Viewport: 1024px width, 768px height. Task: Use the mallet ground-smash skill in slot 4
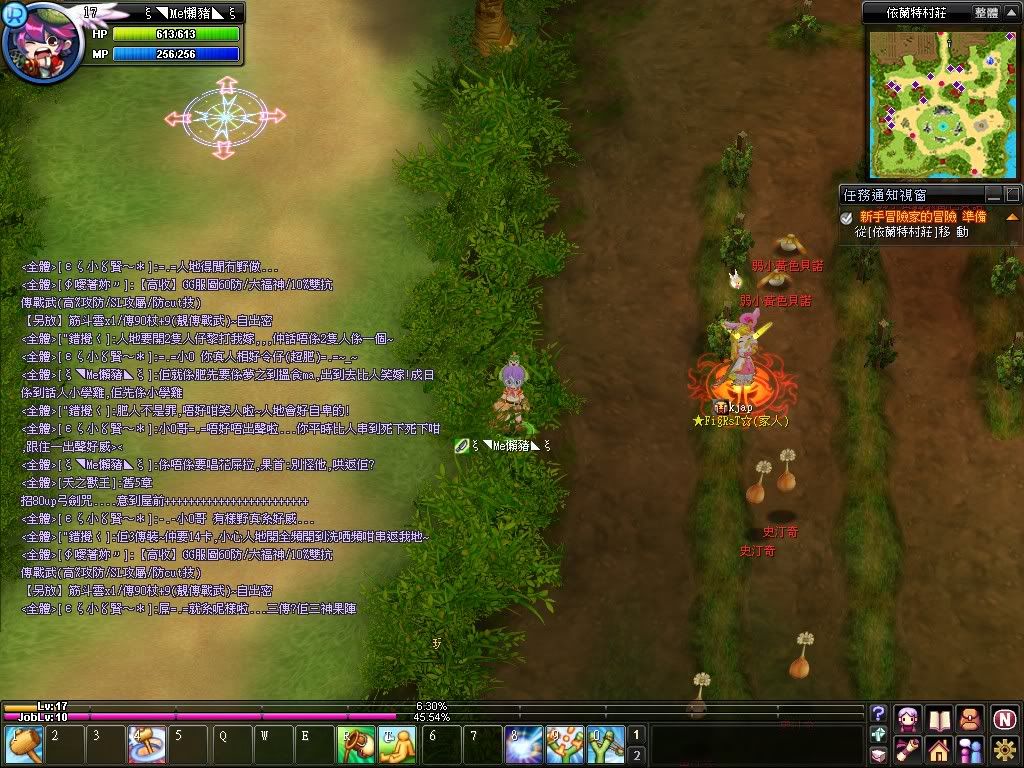142,745
